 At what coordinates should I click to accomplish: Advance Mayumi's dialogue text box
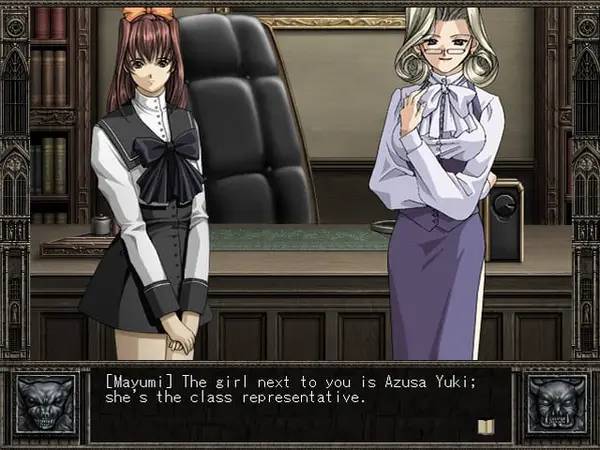pos(300,405)
